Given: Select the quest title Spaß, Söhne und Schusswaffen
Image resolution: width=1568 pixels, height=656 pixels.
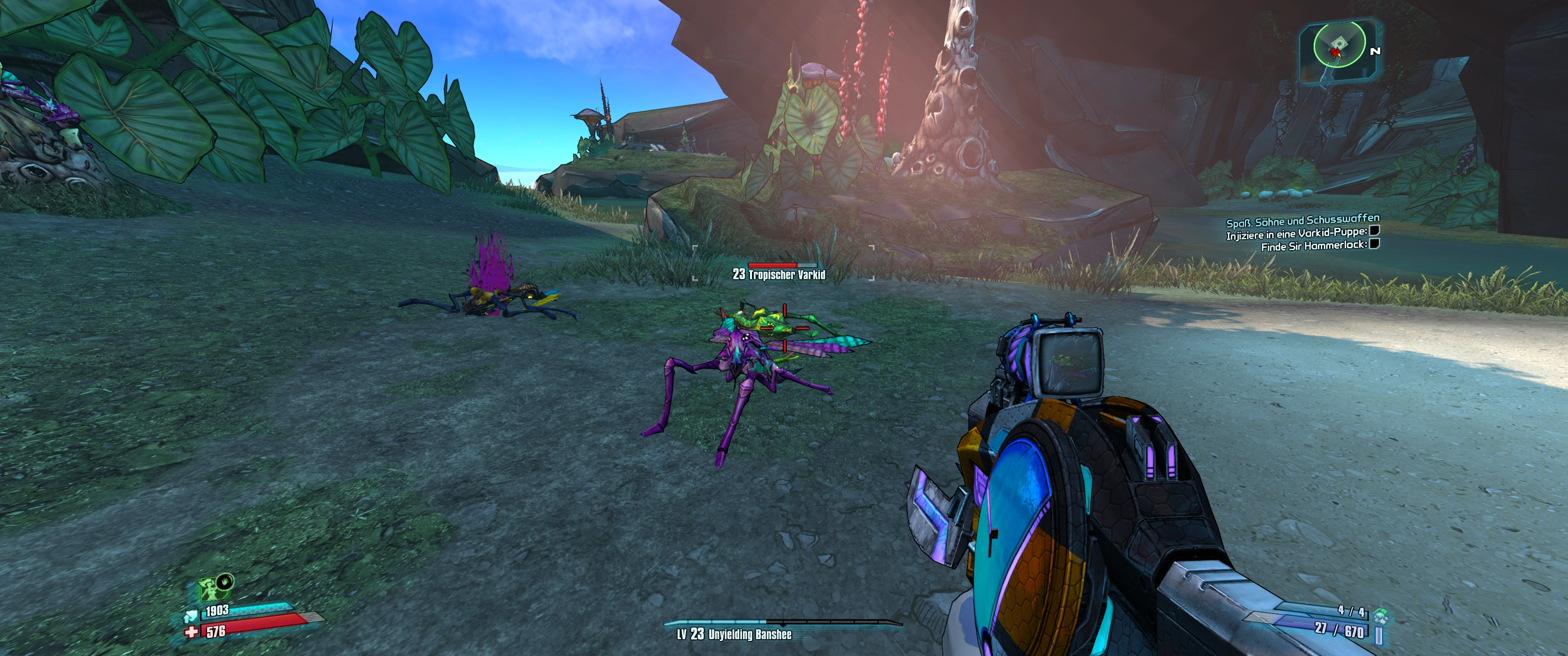Looking at the screenshot, I should coord(1303,220).
